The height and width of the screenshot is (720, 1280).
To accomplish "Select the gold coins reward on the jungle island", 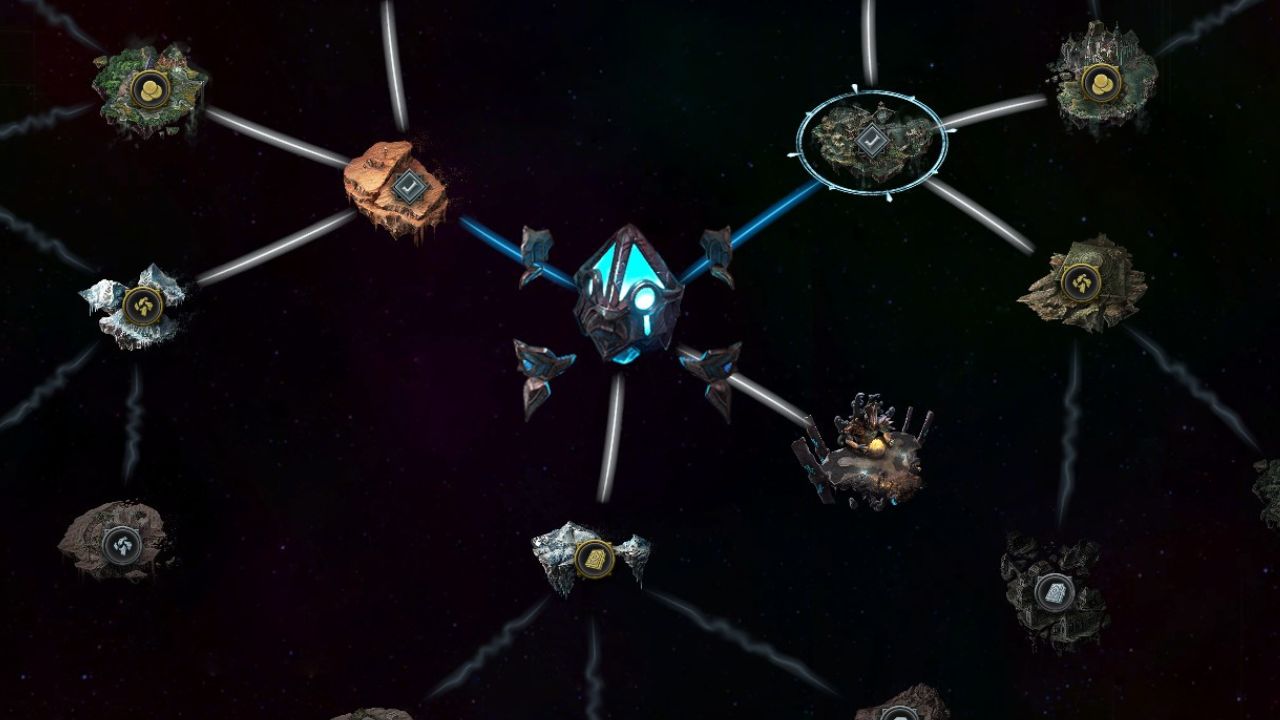I will coord(148,88).
